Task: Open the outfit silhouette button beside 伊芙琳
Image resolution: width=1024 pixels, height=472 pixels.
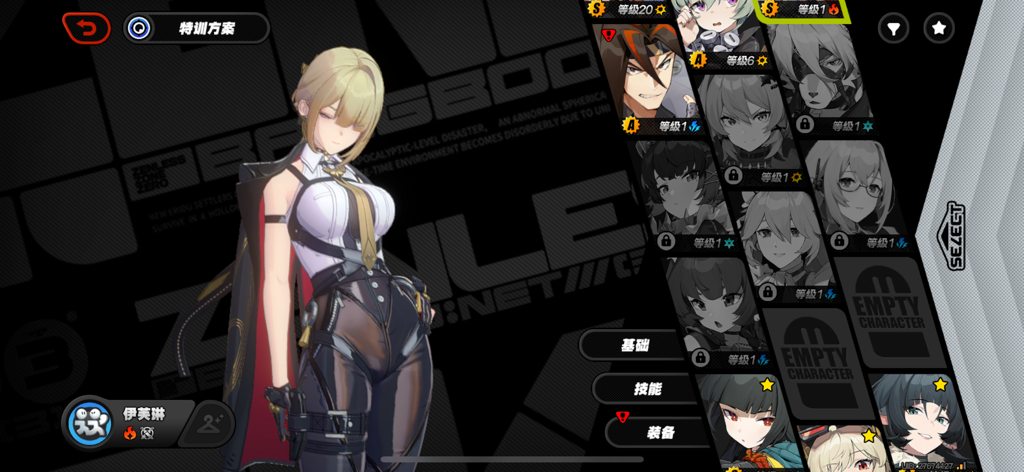Action: click(212, 423)
